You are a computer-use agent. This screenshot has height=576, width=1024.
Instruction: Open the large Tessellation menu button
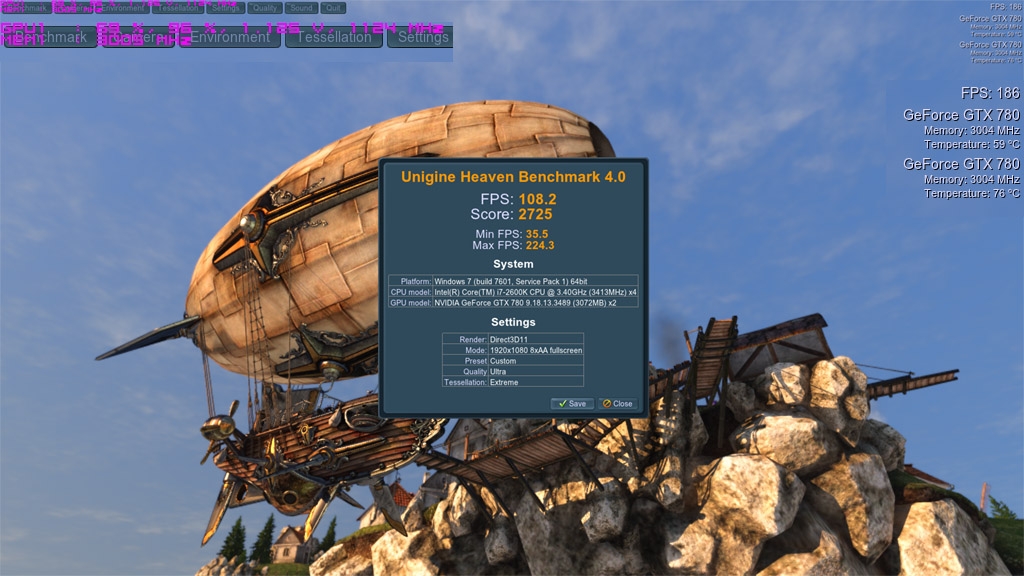[334, 37]
